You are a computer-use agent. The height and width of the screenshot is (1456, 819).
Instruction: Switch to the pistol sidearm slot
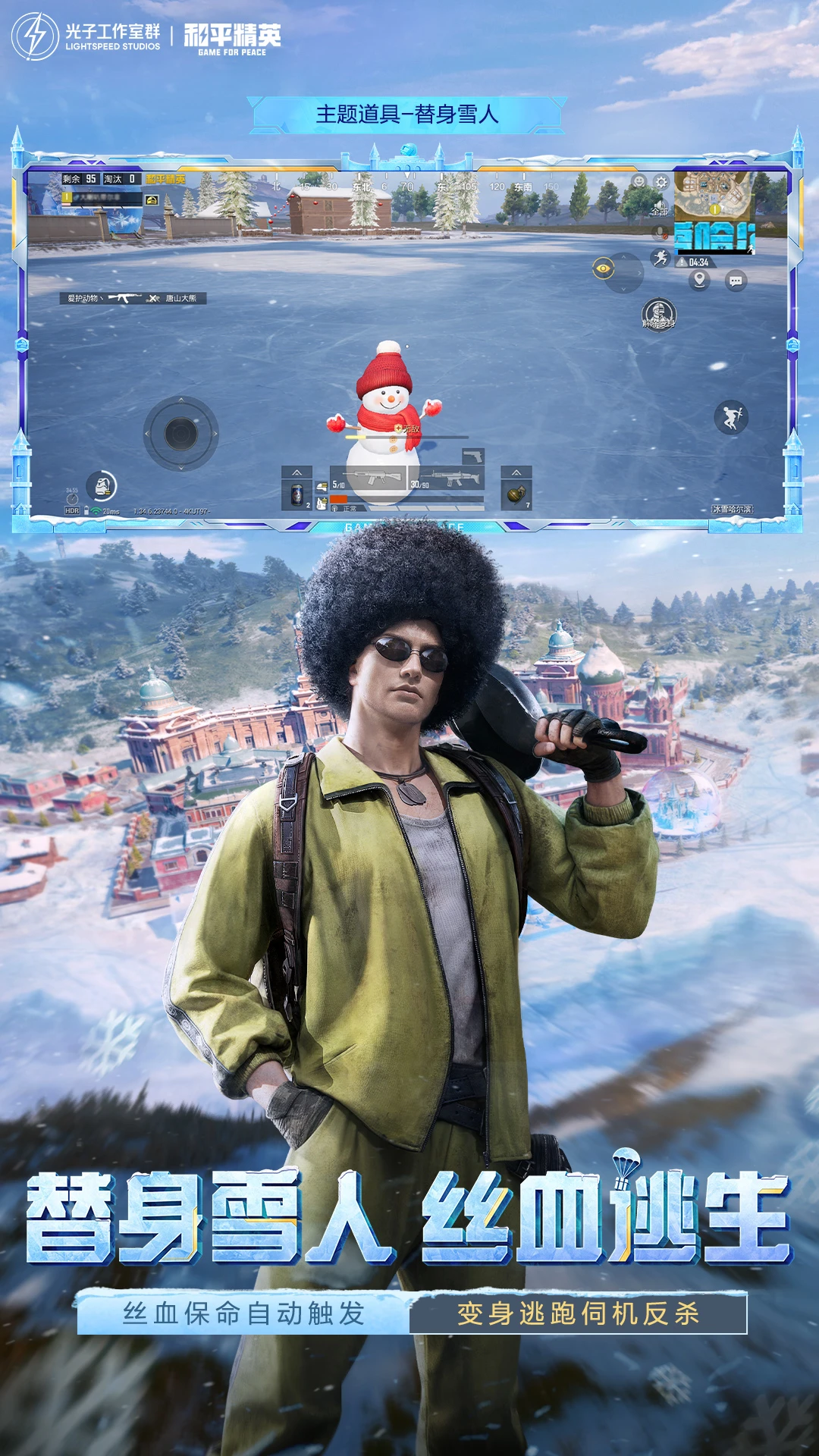pos(472,456)
